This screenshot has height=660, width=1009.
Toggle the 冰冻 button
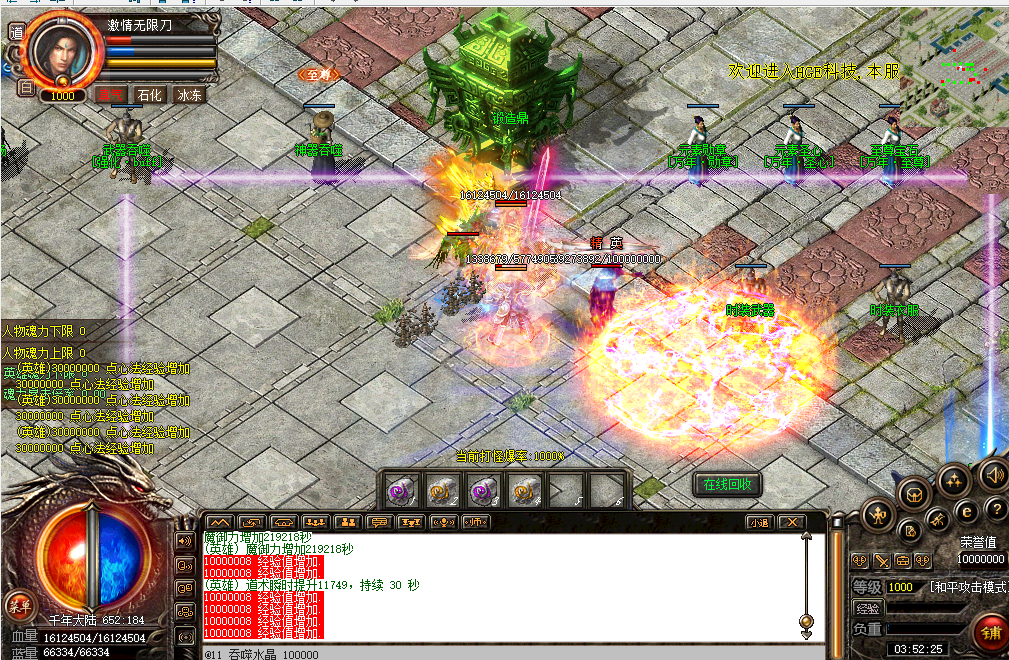click(x=190, y=95)
